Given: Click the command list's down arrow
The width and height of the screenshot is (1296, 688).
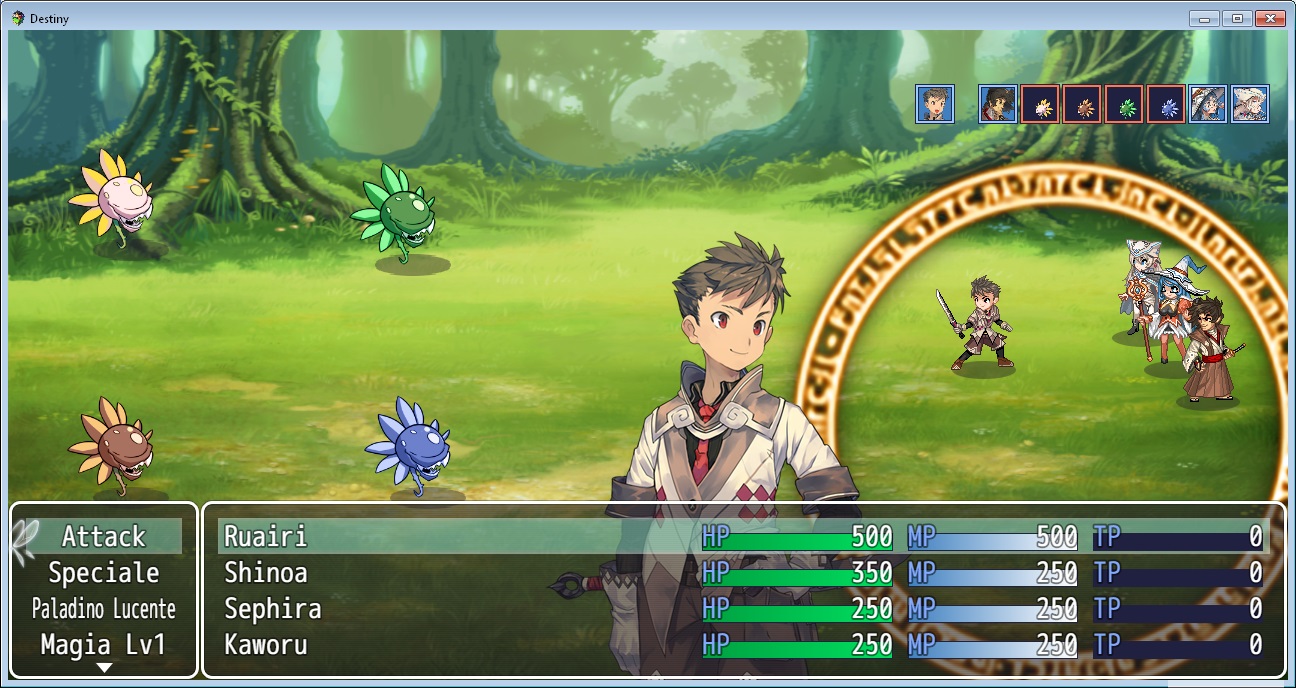Looking at the screenshot, I should (x=104, y=668).
